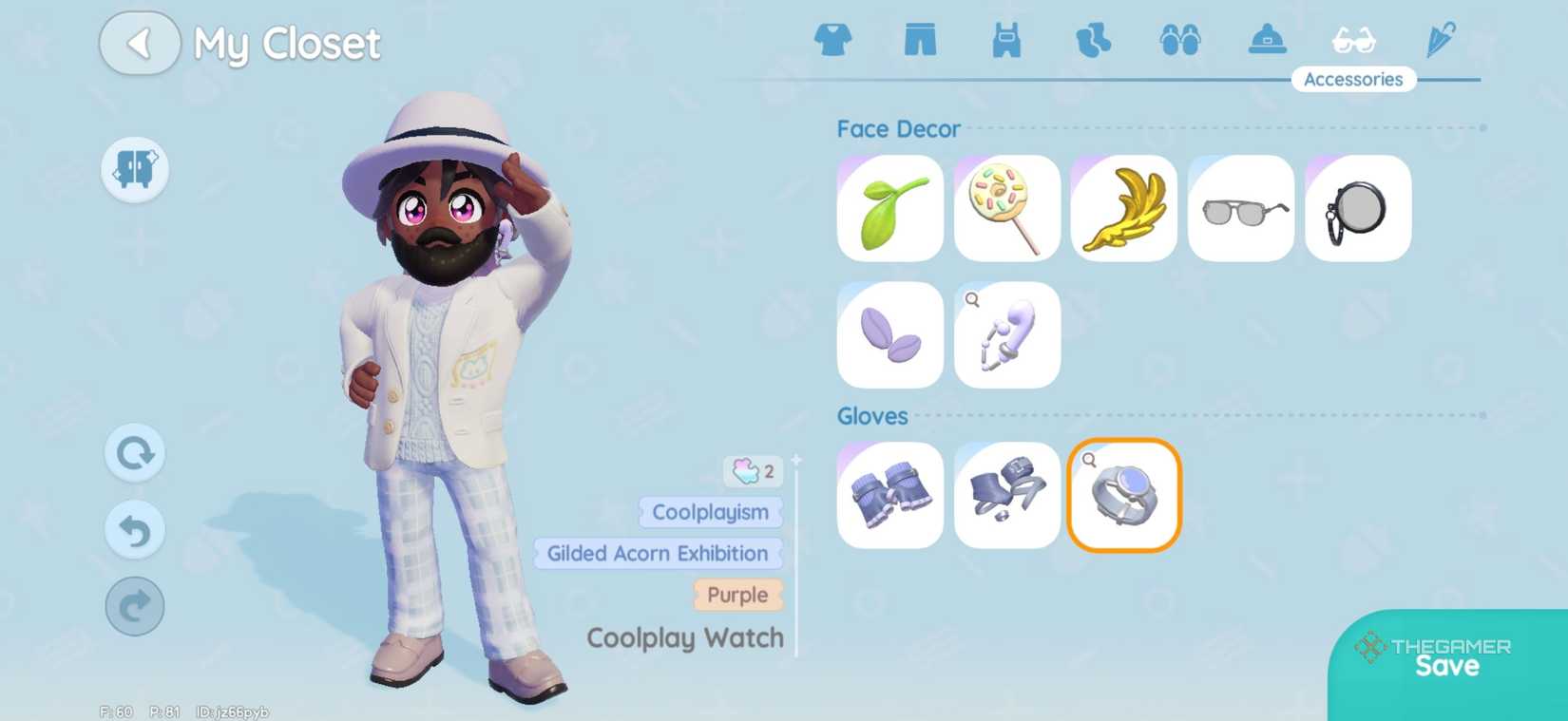Image resolution: width=1568 pixels, height=721 pixels.
Task: Click the Gilded Acorn Exhibition tag
Action: (x=657, y=554)
